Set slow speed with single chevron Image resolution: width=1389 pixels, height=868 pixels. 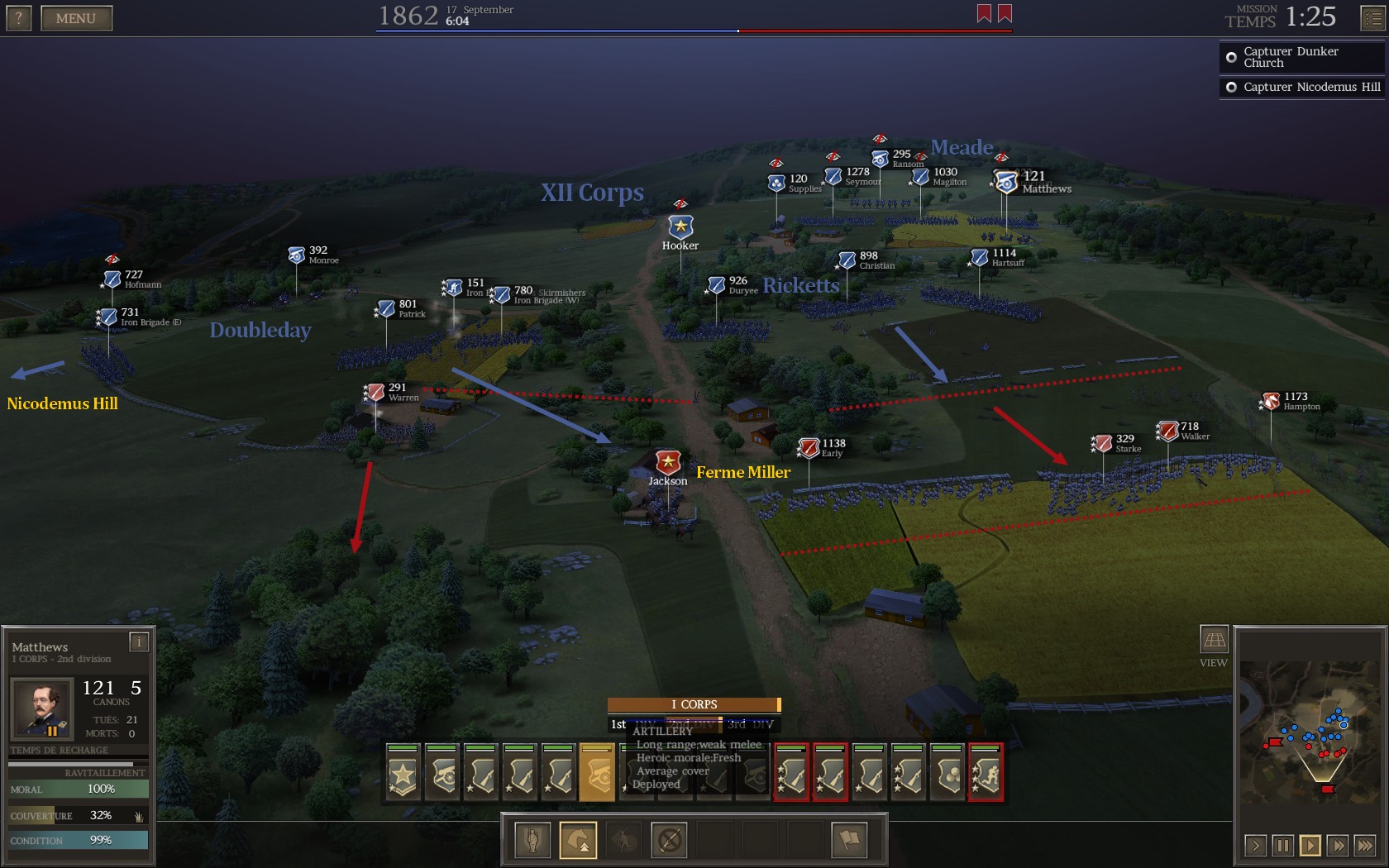(1255, 845)
